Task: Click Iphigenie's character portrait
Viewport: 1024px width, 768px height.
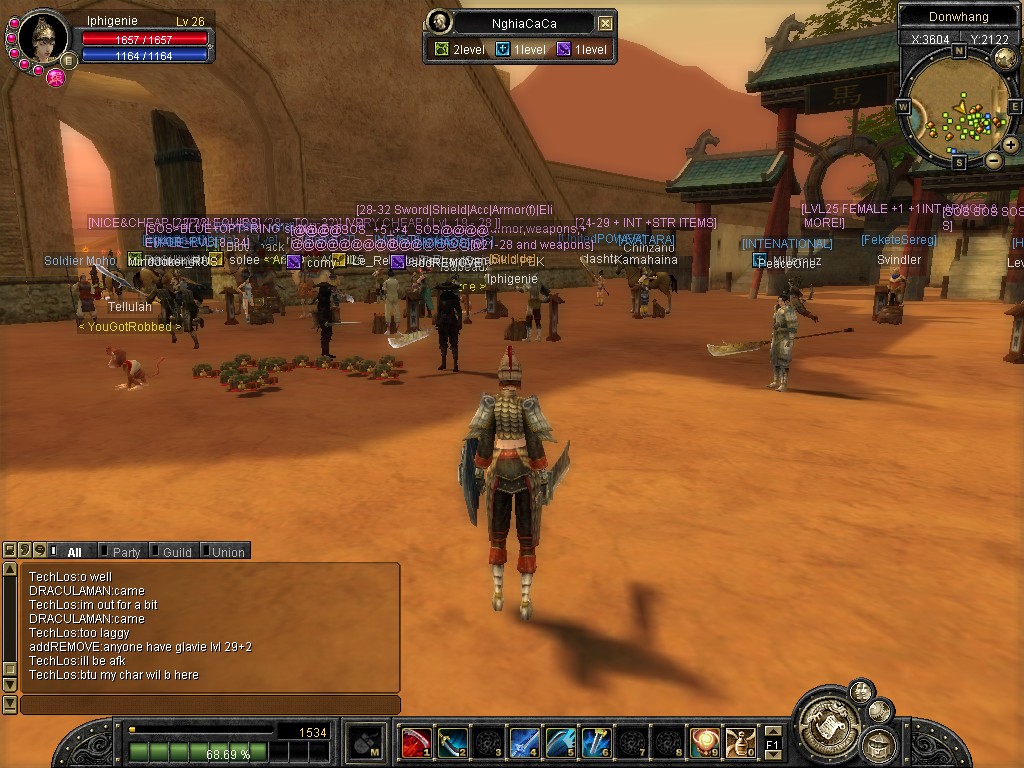Action: click(x=43, y=38)
